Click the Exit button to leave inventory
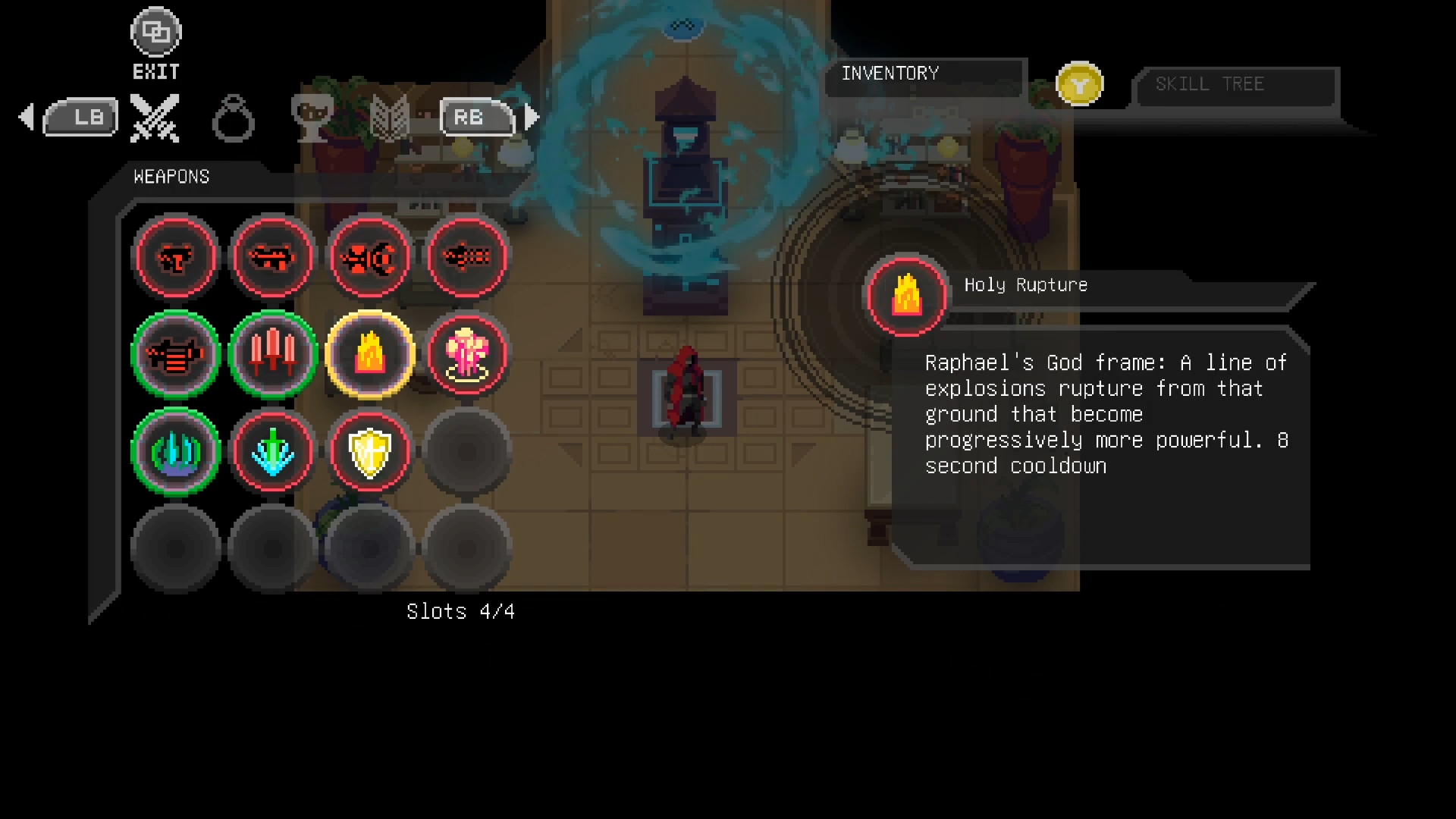The image size is (1456, 819). [x=155, y=32]
